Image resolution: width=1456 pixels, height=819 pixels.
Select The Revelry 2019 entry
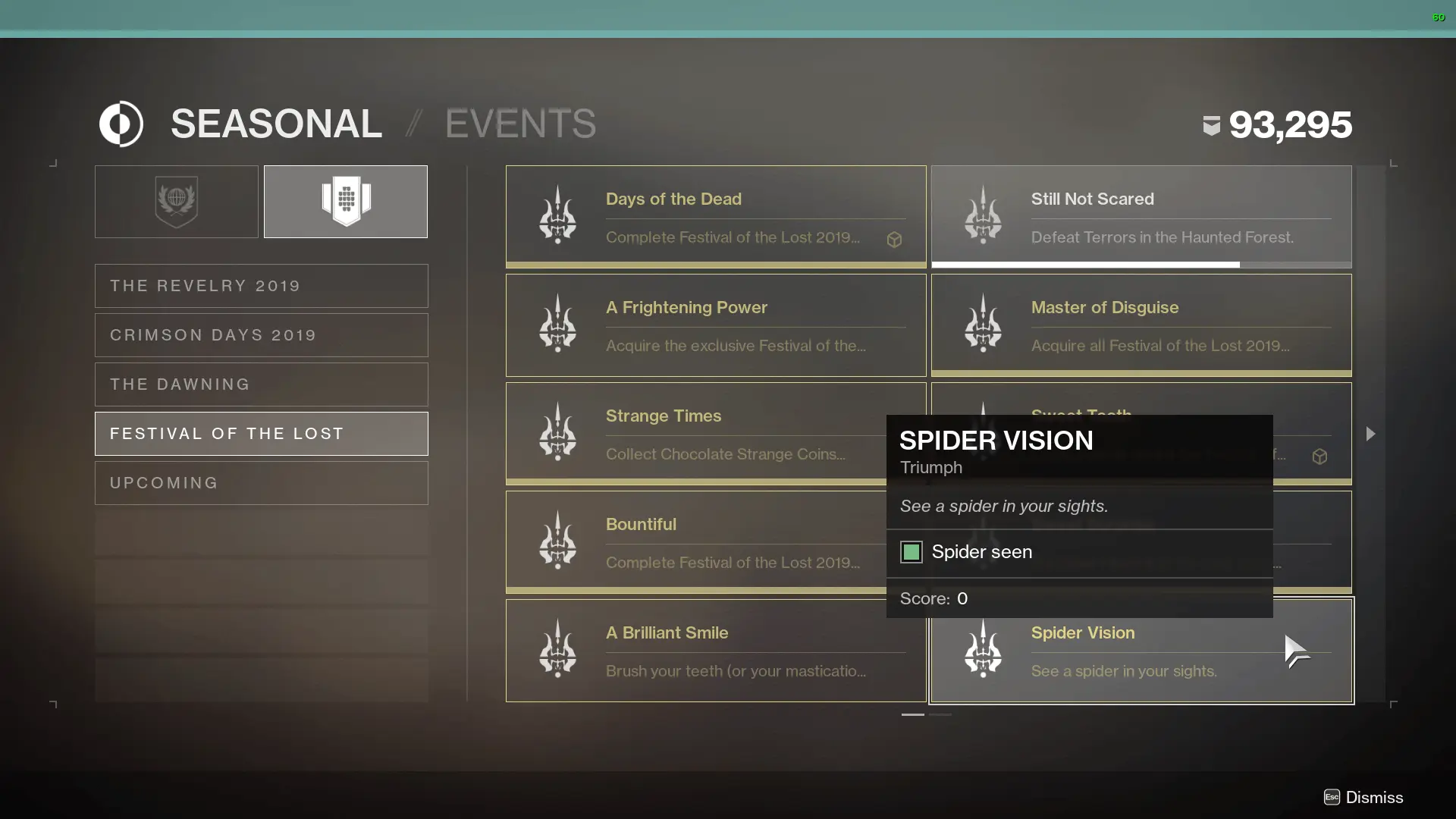coord(261,285)
